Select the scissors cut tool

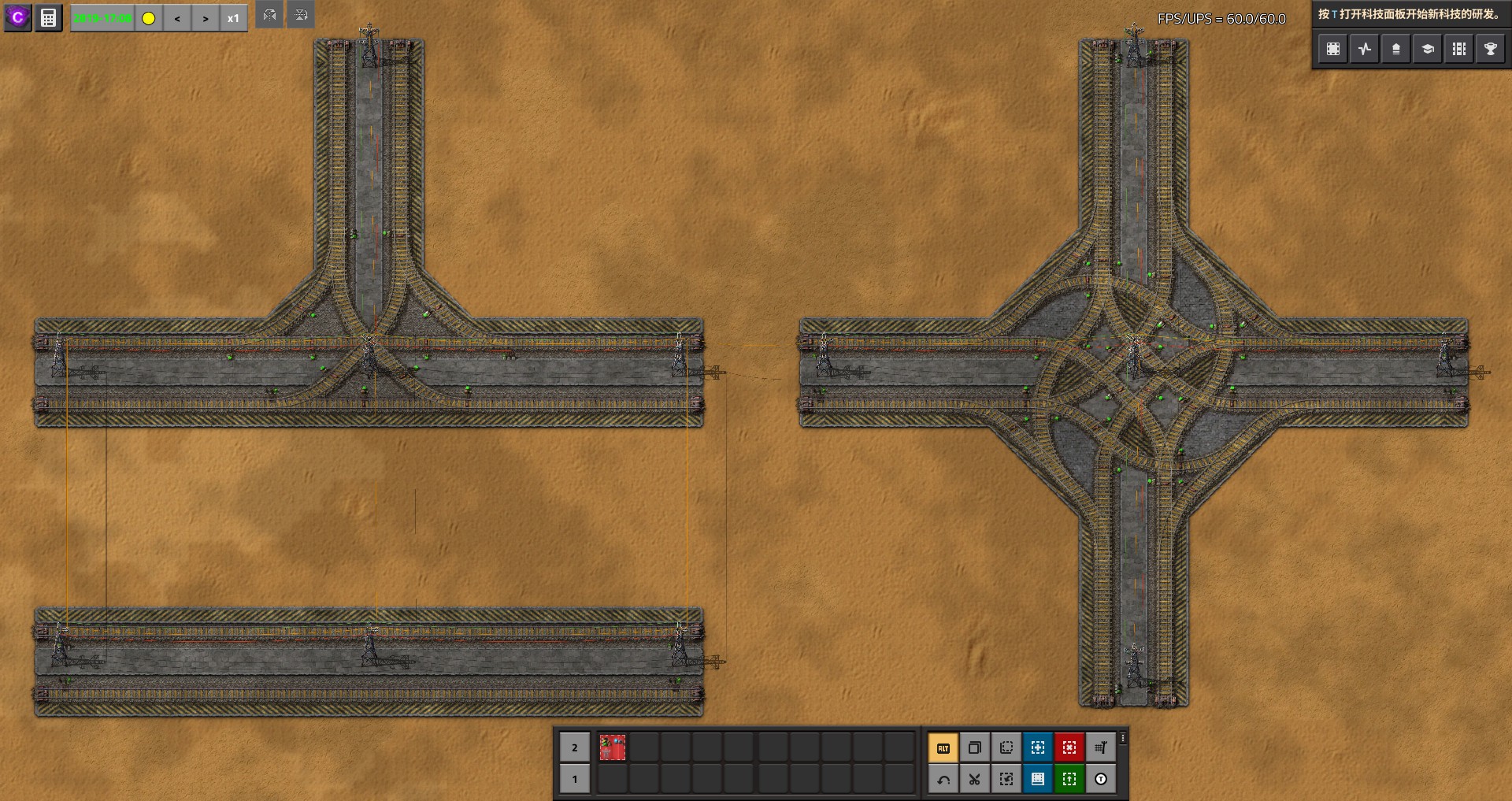pos(975,779)
